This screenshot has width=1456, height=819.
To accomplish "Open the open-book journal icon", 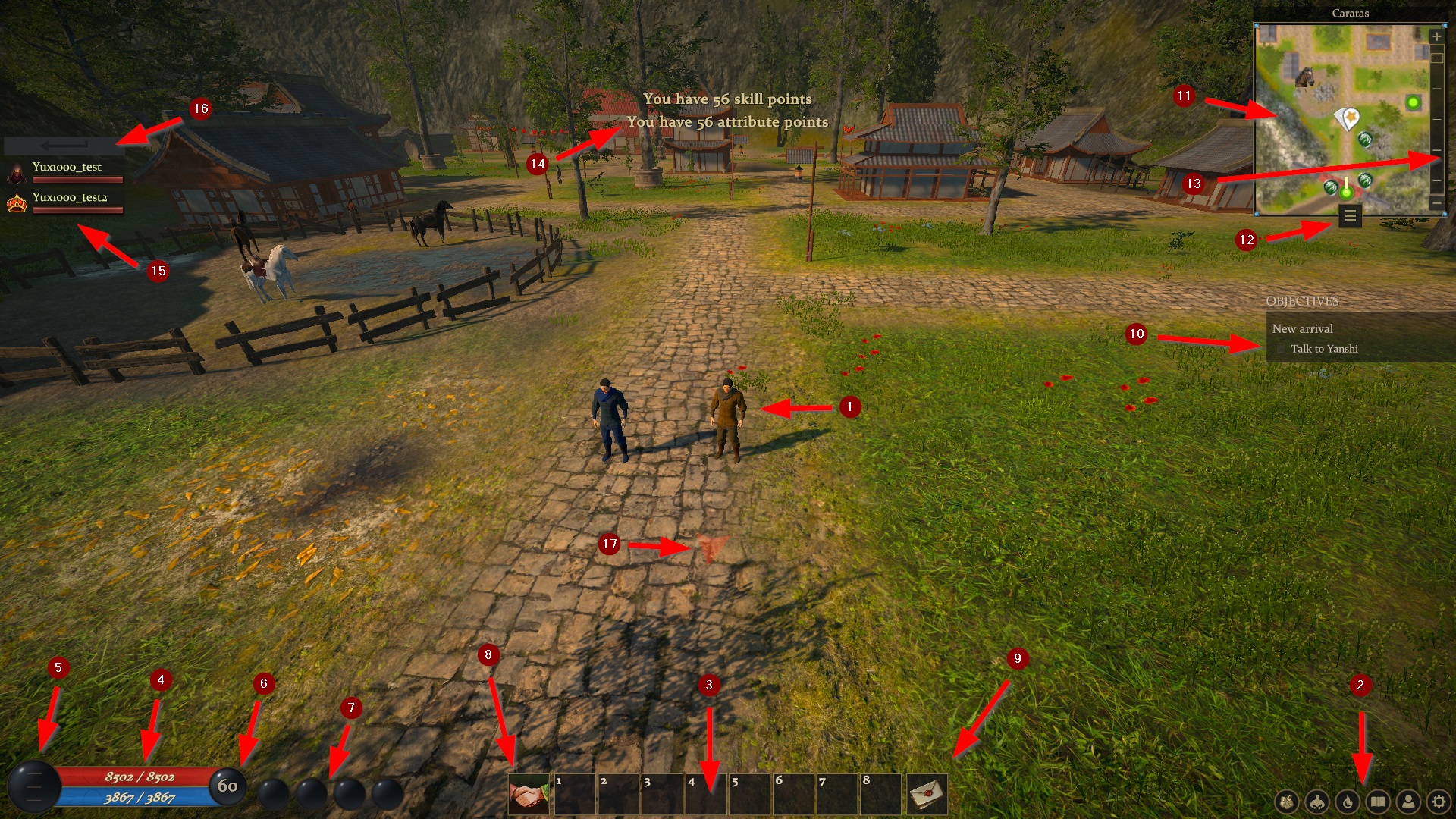I will coord(1378,802).
